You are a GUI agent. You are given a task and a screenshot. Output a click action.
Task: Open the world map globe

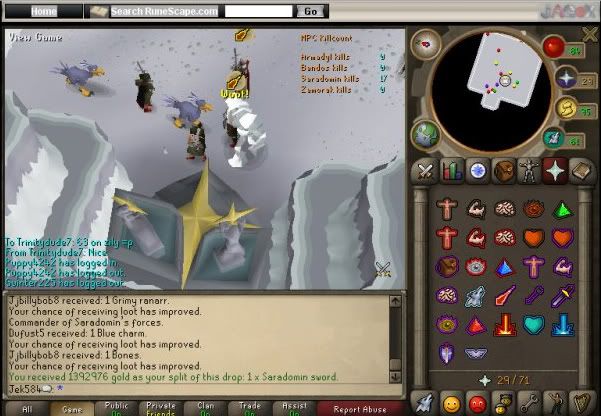point(424,133)
